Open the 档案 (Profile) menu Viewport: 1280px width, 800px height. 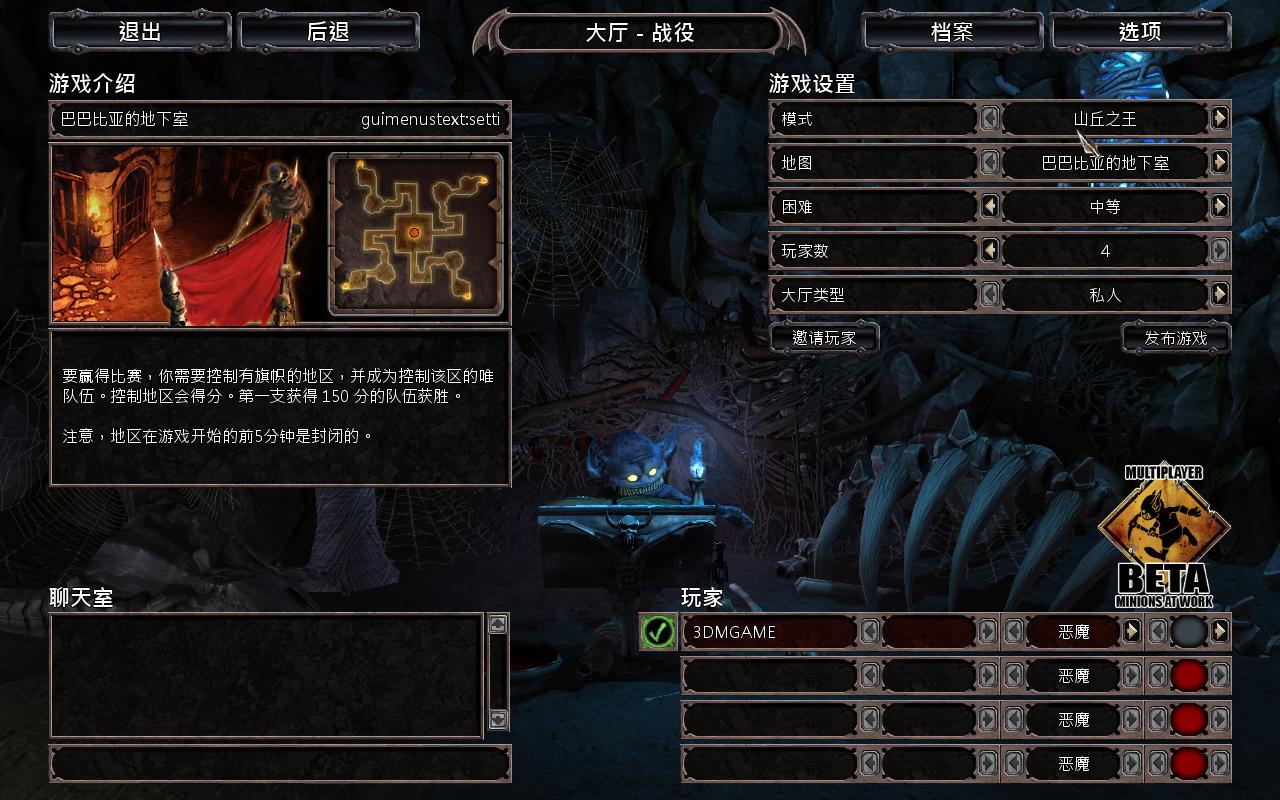tap(952, 32)
